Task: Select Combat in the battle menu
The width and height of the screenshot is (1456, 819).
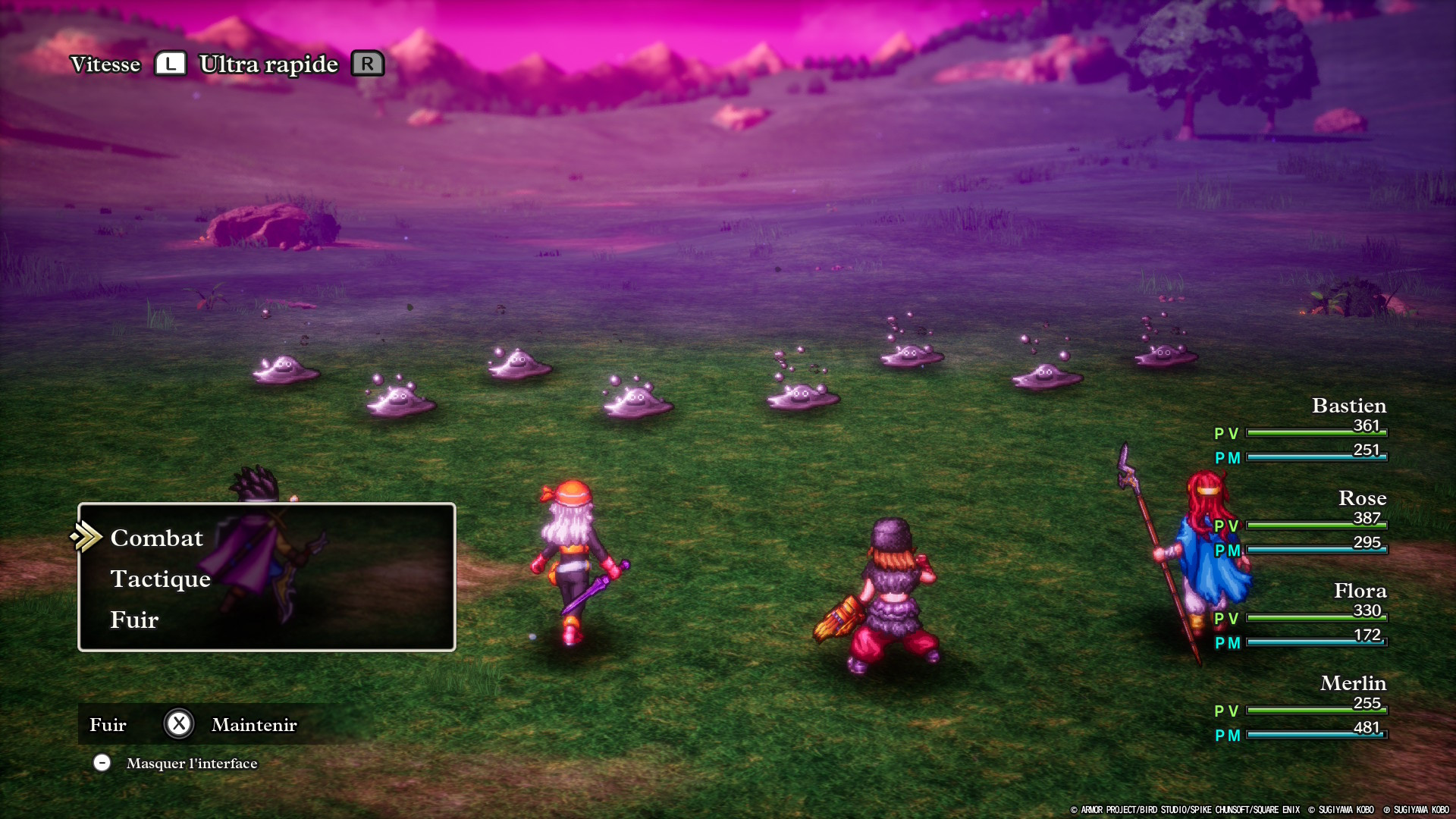Action: 157,538
